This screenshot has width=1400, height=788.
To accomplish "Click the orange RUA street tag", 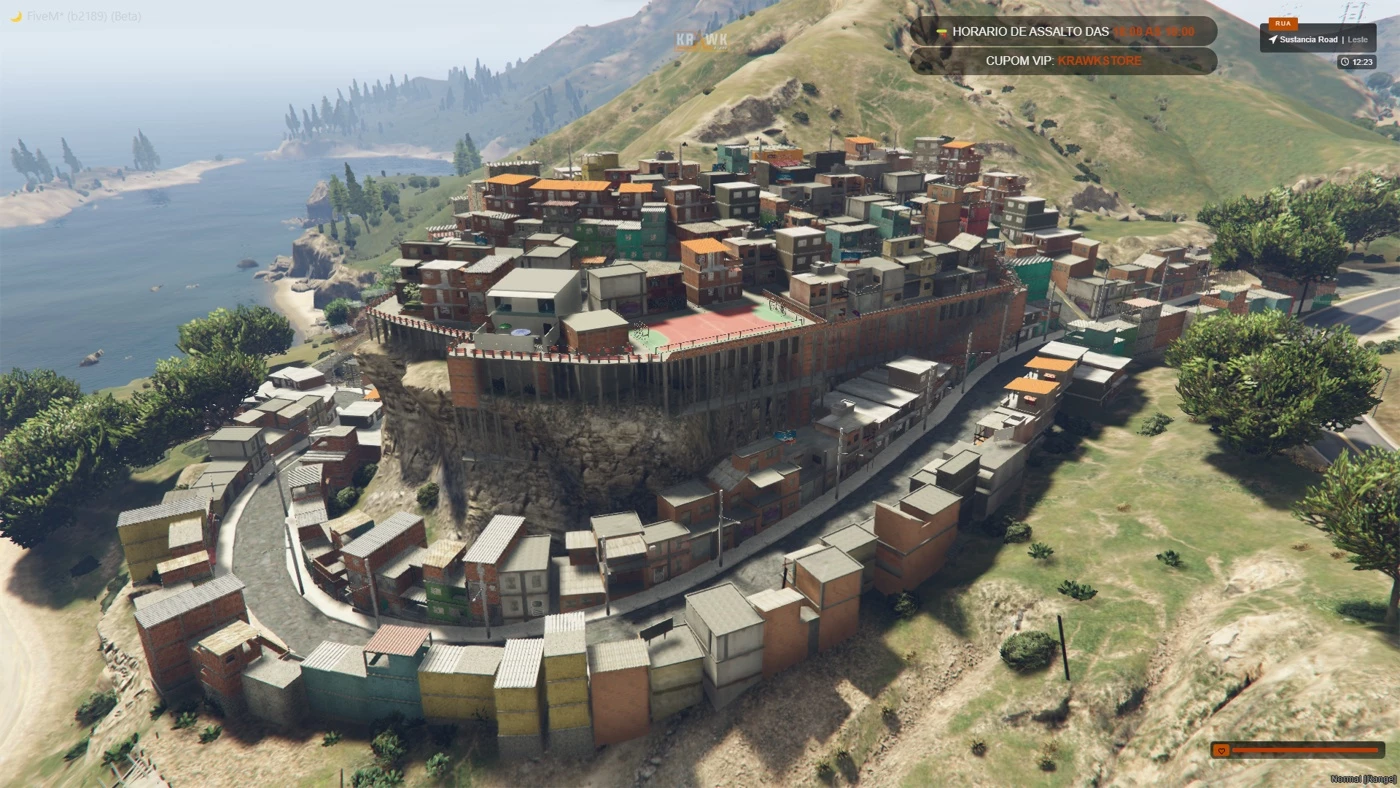I will tap(1282, 23).
